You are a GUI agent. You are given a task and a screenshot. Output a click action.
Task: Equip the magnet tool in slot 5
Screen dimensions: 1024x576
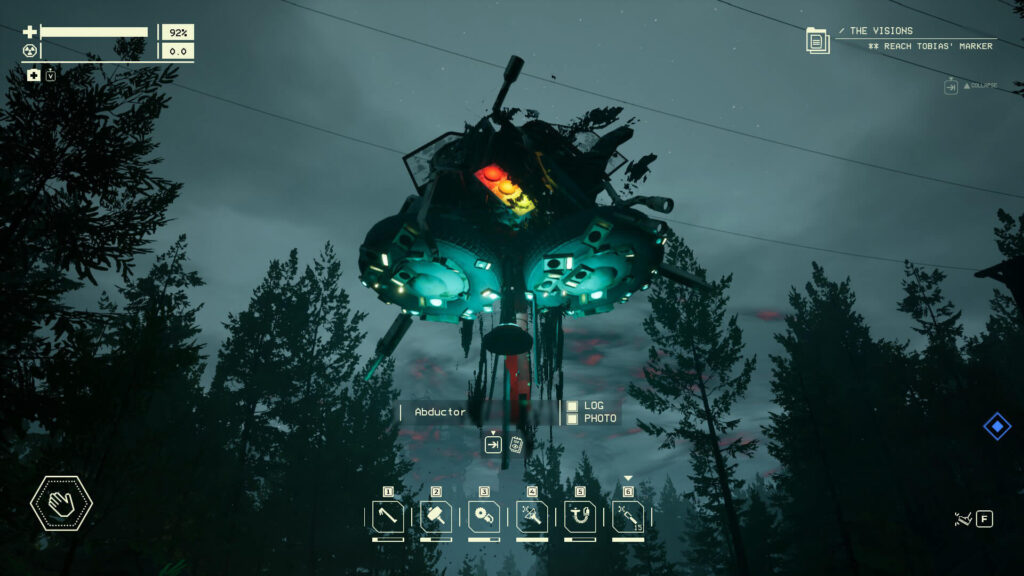(x=580, y=516)
